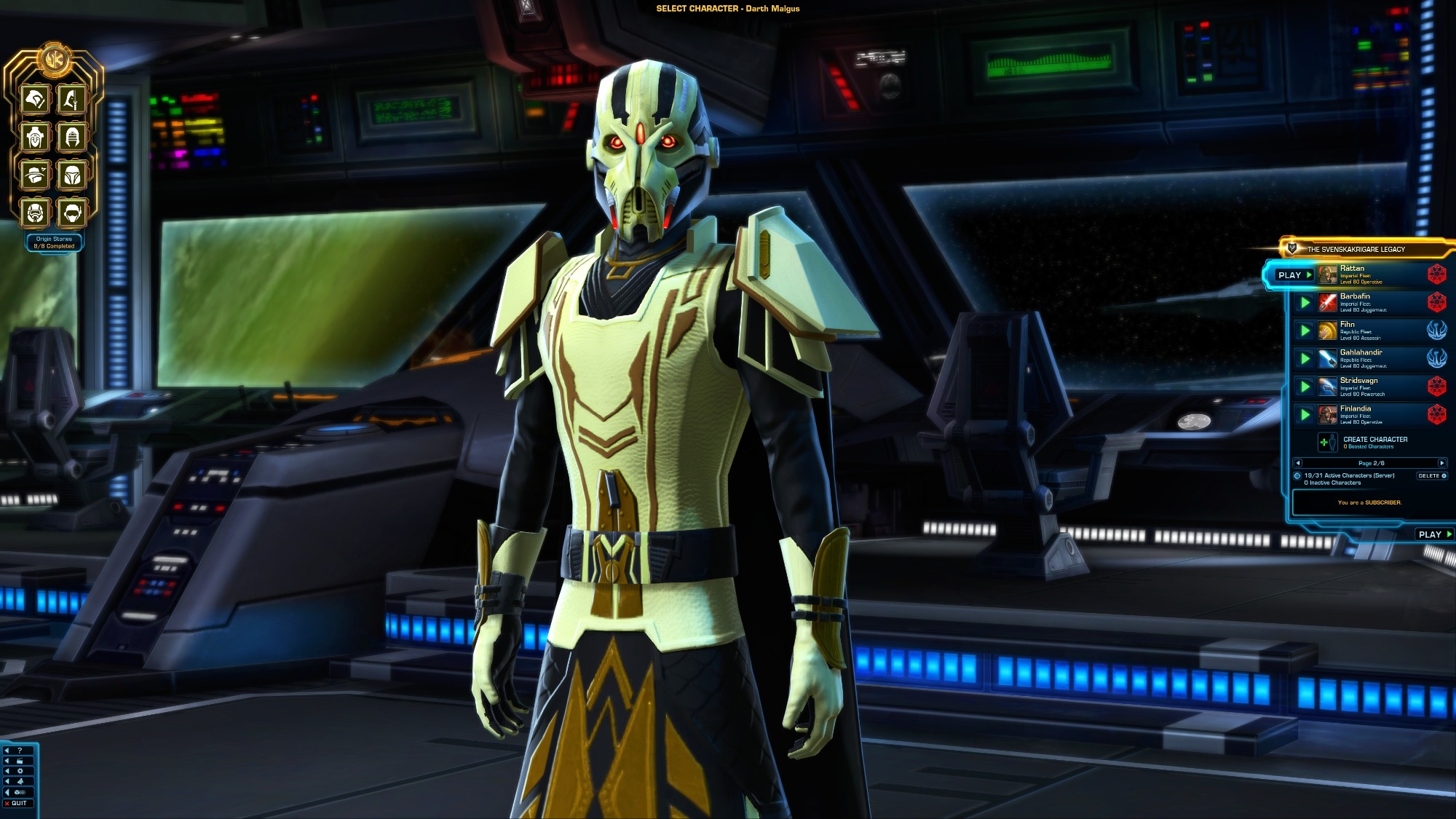
Task: Launch Rattan with its highlighted Play button
Action: coord(1294,275)
